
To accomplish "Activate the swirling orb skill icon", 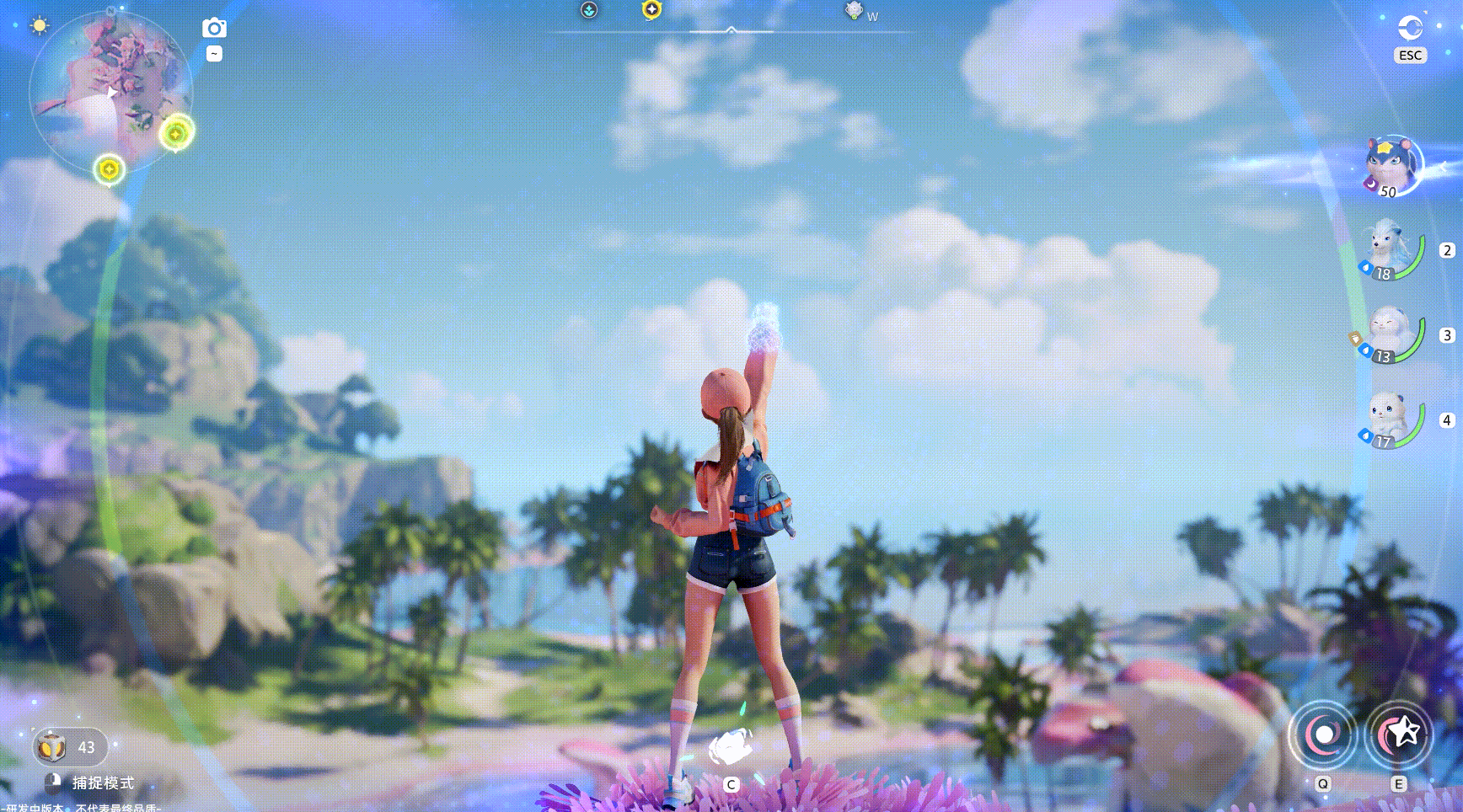I will click(1323, 735).
